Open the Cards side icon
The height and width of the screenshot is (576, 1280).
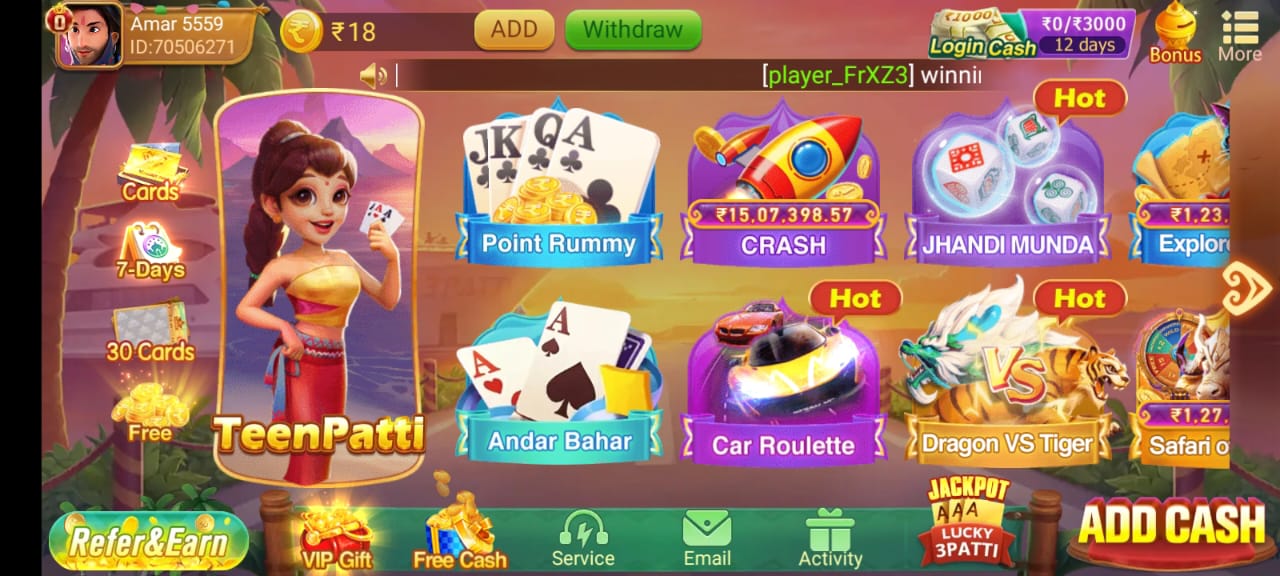150,172
